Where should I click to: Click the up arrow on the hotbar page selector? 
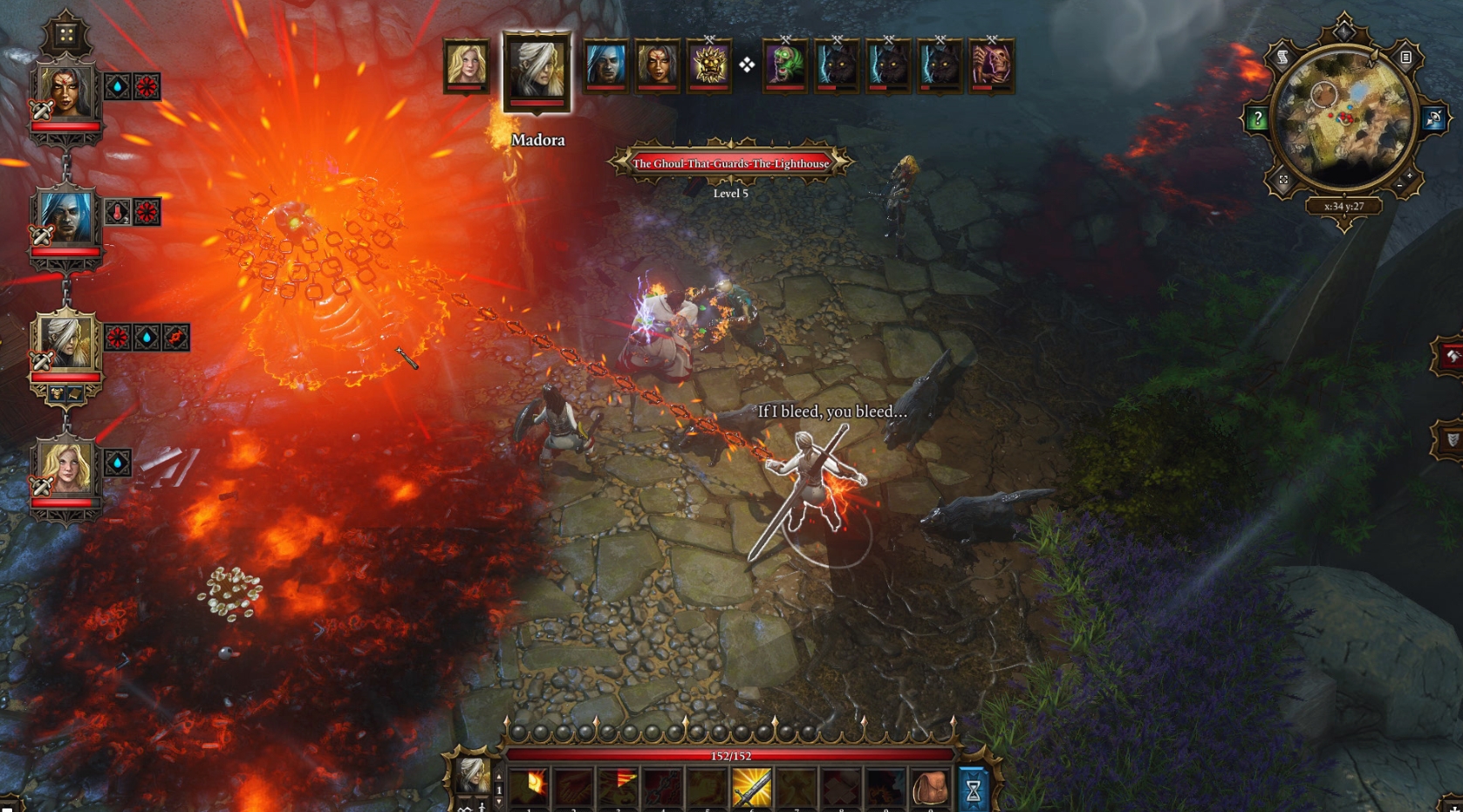pos(499,777)
